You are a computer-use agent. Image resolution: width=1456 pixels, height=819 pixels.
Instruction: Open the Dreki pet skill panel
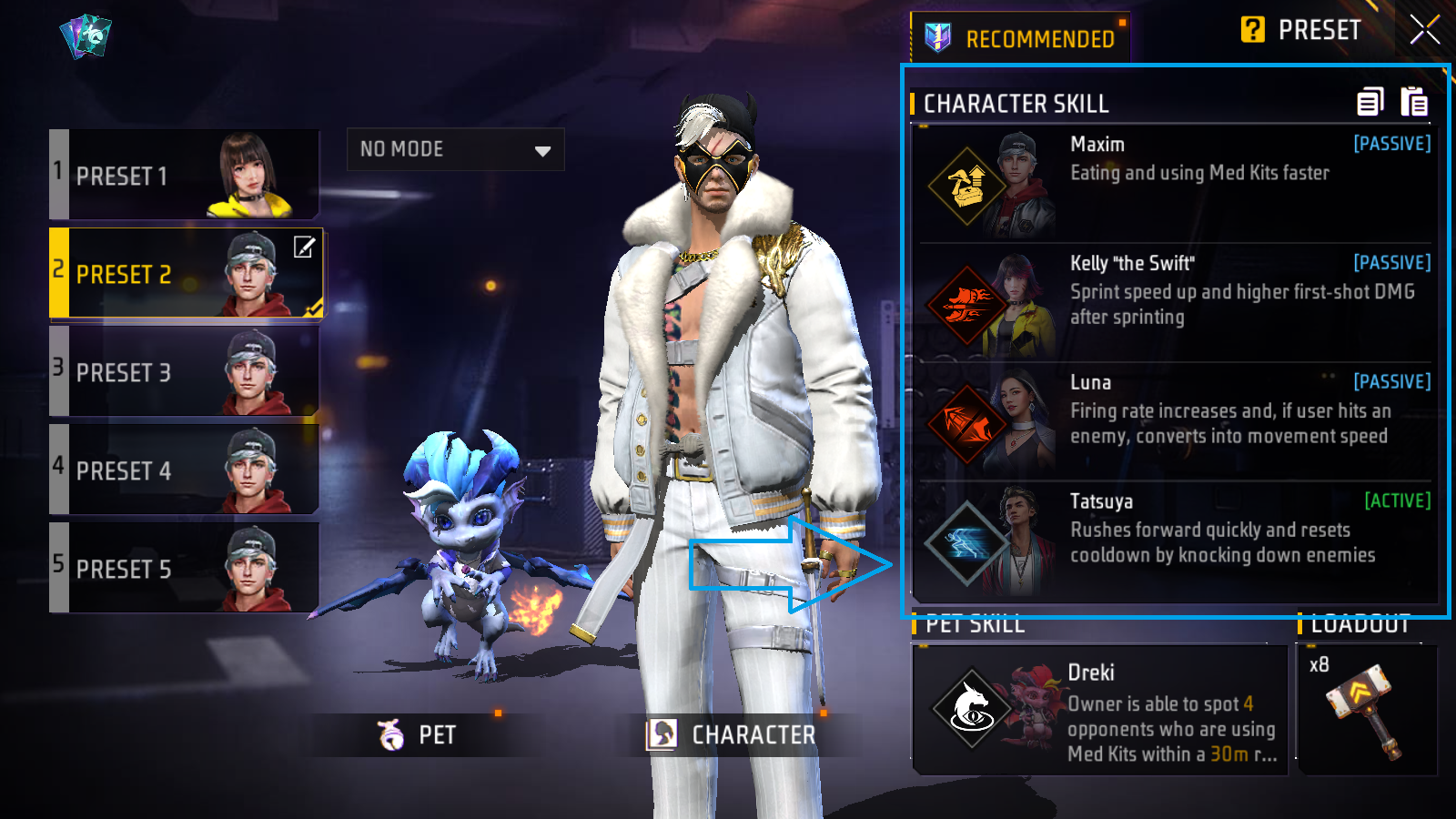(x=1099, y=711)
